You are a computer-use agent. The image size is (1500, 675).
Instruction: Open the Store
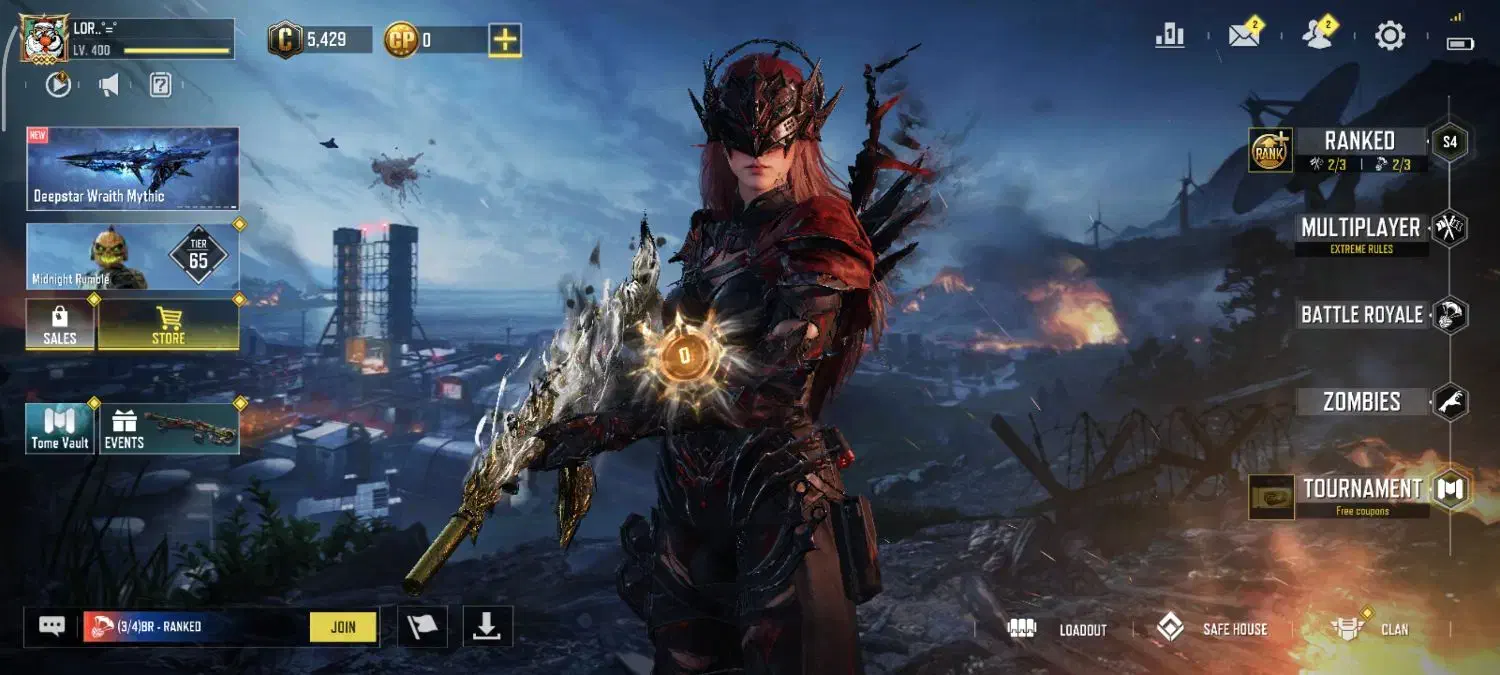click(168, 325)
